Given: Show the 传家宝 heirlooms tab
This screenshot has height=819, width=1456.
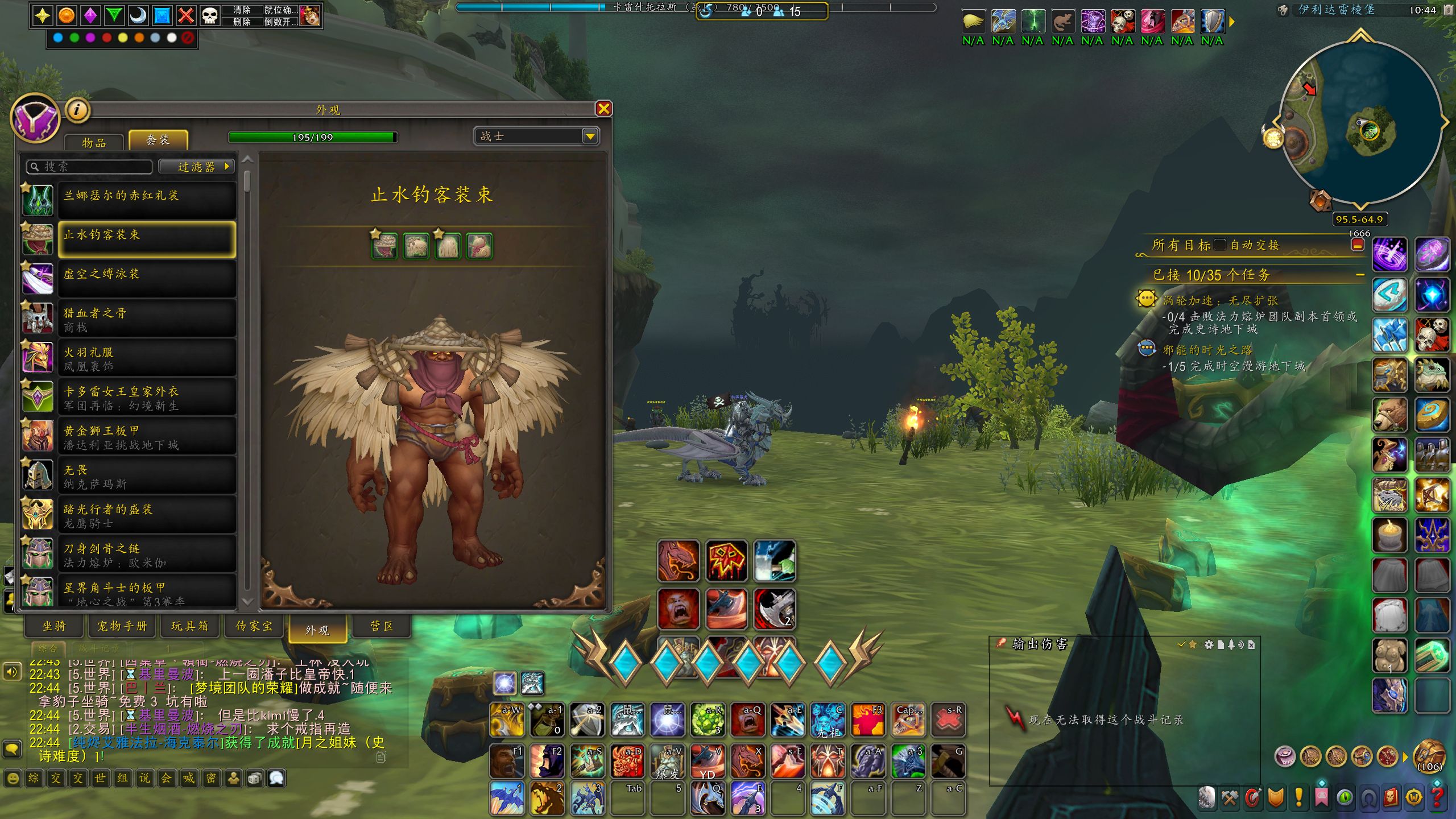Looking at the screenshot, I should [x=254, y=626].
